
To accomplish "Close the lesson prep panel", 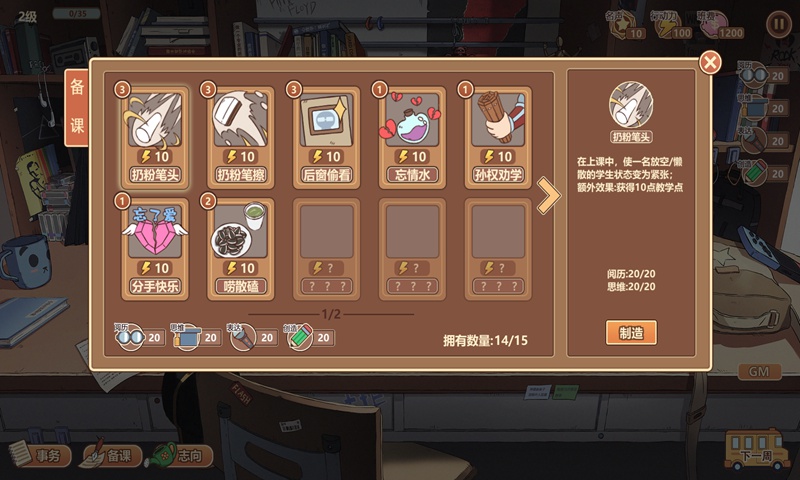I will pos(710,63).
